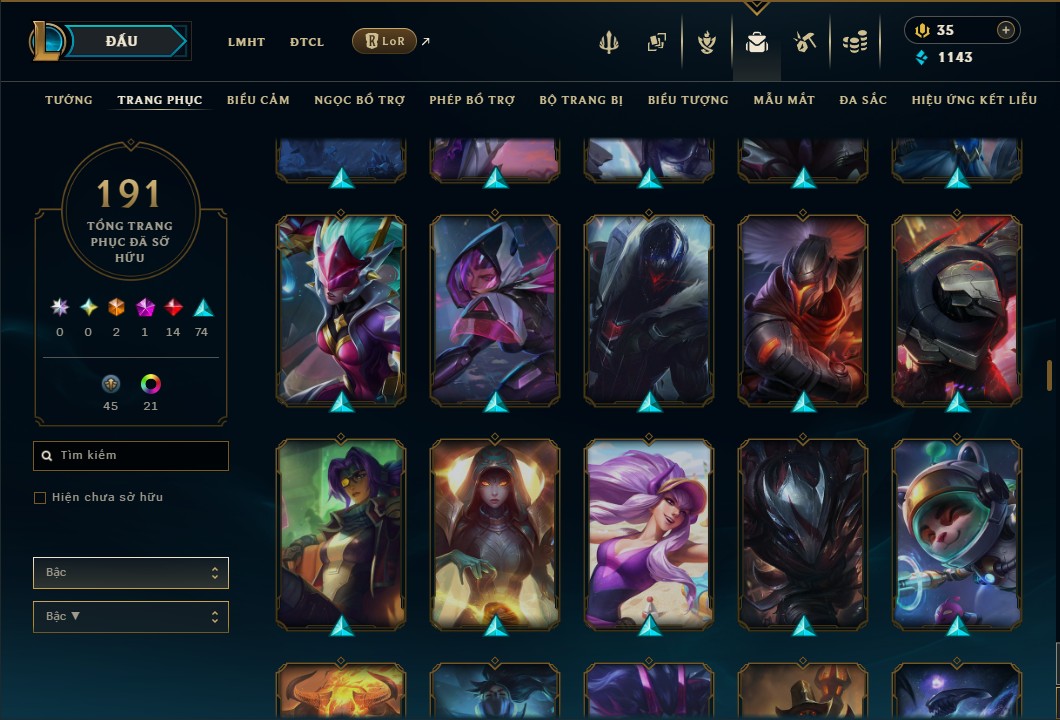Screen dimensions: 1060x720
Task: Choose the purple-haired beach girl skin card
Action: (649, 533)
